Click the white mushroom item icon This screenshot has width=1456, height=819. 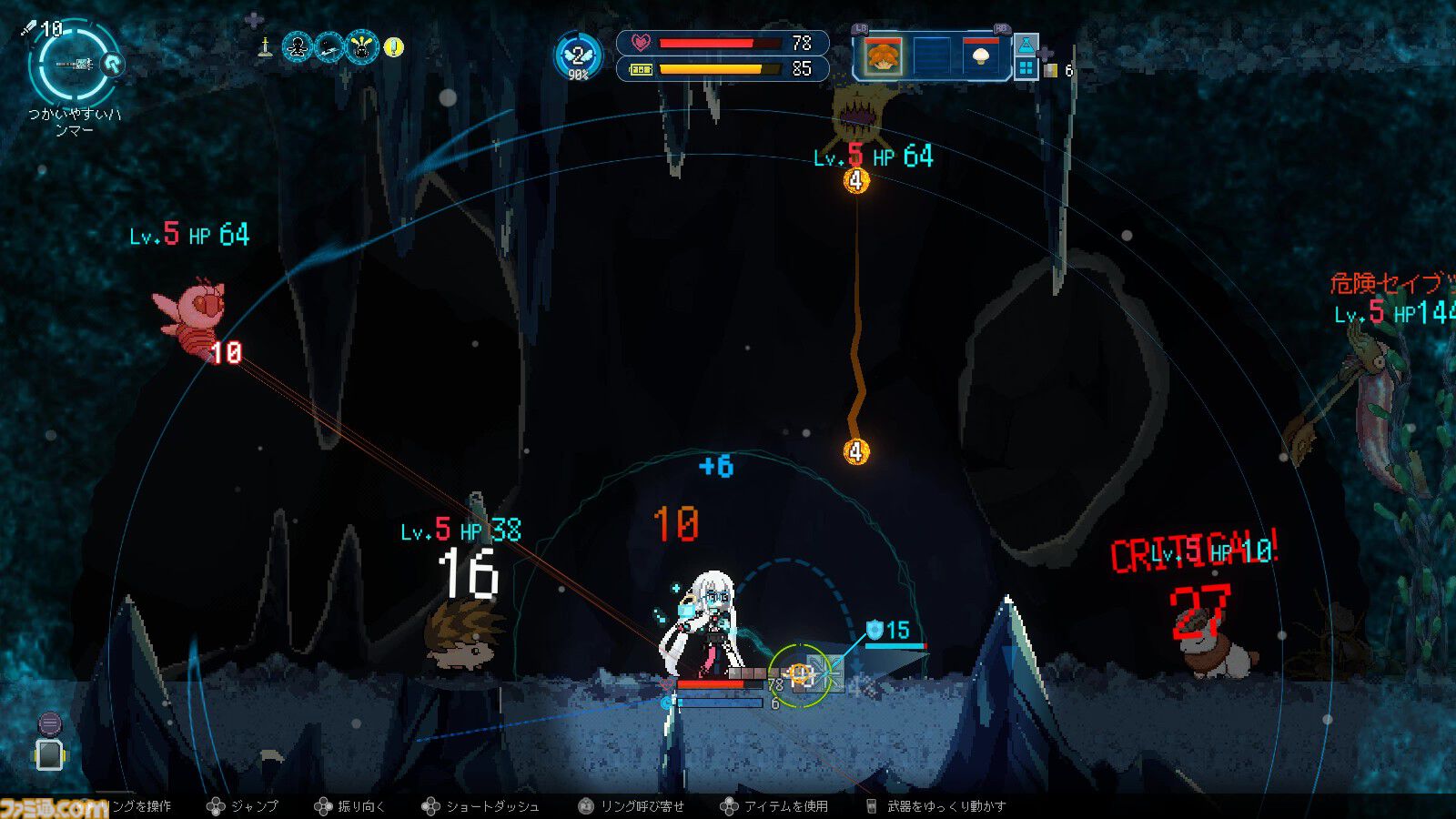coord(981,57)
